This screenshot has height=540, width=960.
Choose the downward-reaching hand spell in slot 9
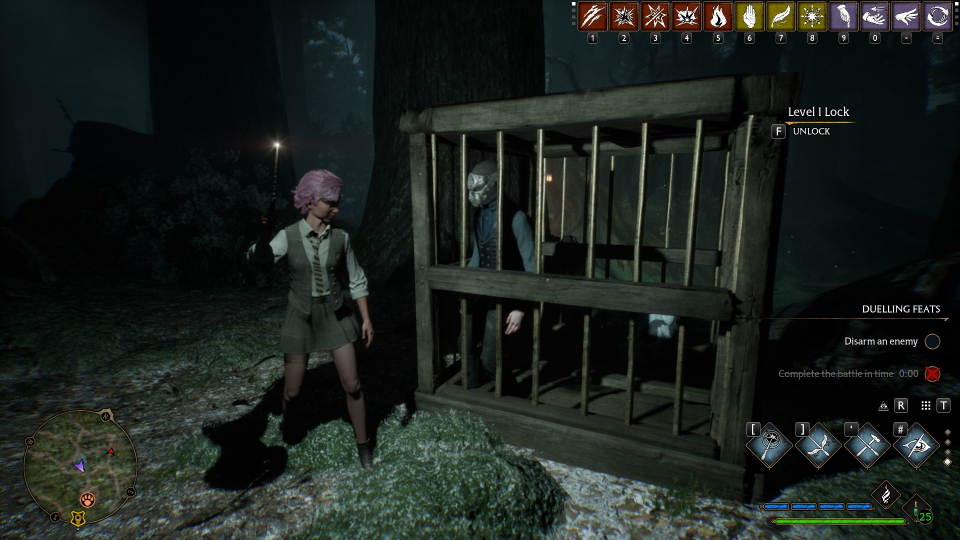tap(844, 17)
